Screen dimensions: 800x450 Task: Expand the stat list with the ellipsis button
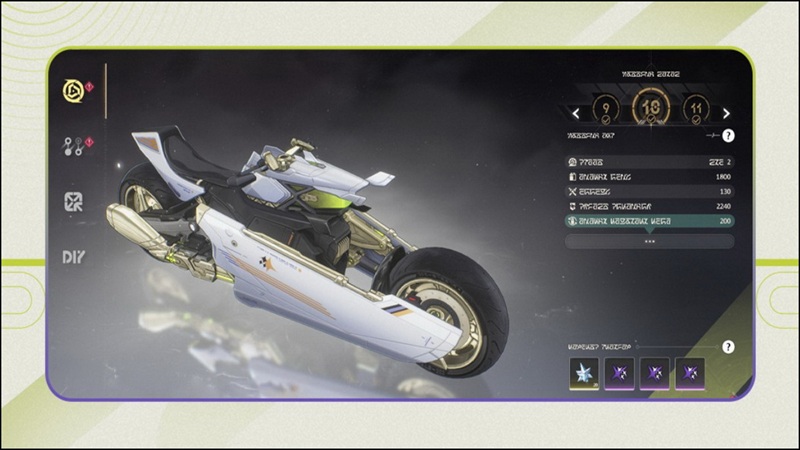click(649, 241)
